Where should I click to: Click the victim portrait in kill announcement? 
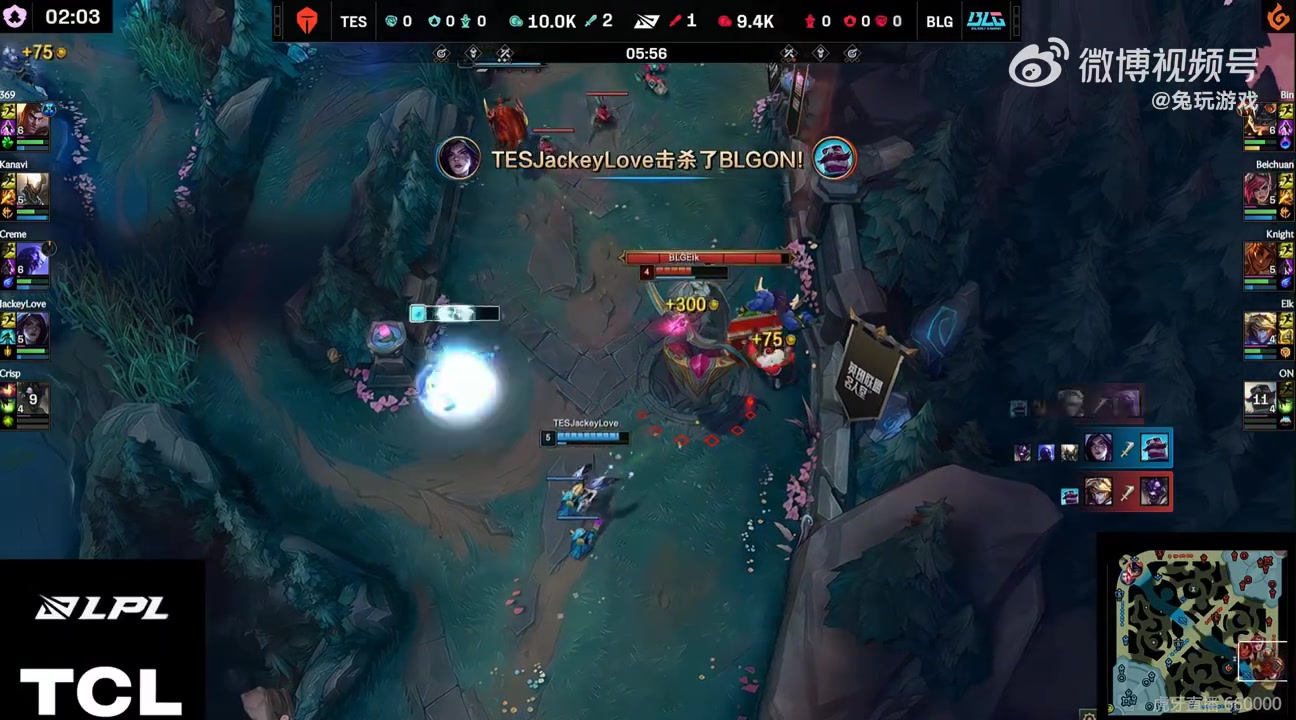(833, 159)
